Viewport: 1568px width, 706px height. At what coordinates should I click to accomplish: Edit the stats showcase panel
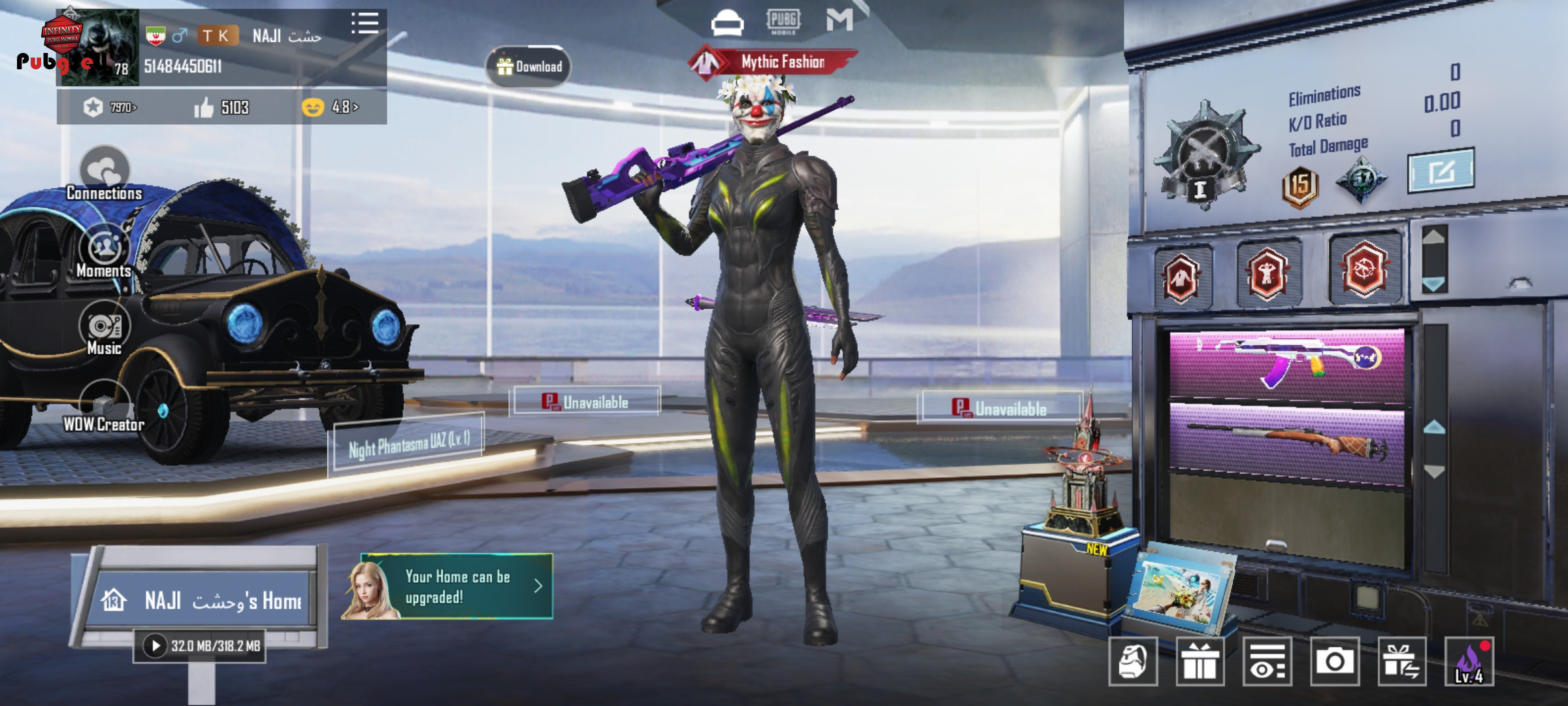[x=1440, y=171]
